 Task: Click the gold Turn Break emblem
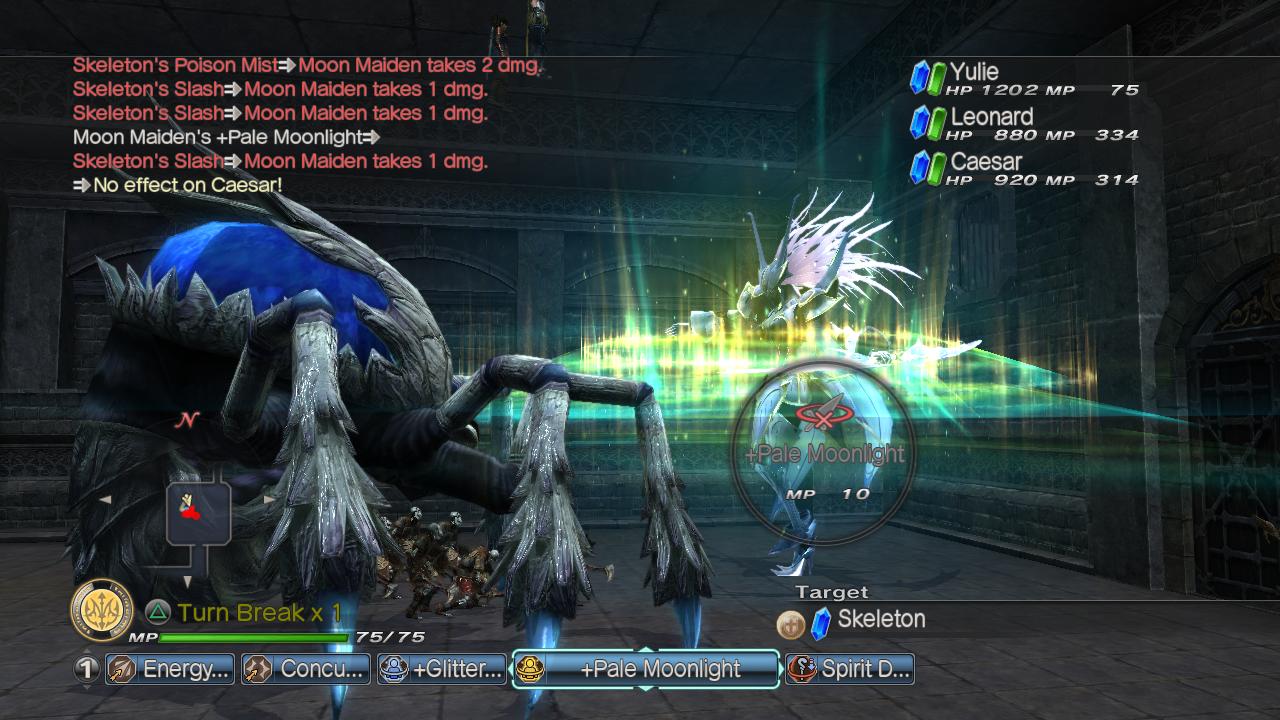point(102,612)
